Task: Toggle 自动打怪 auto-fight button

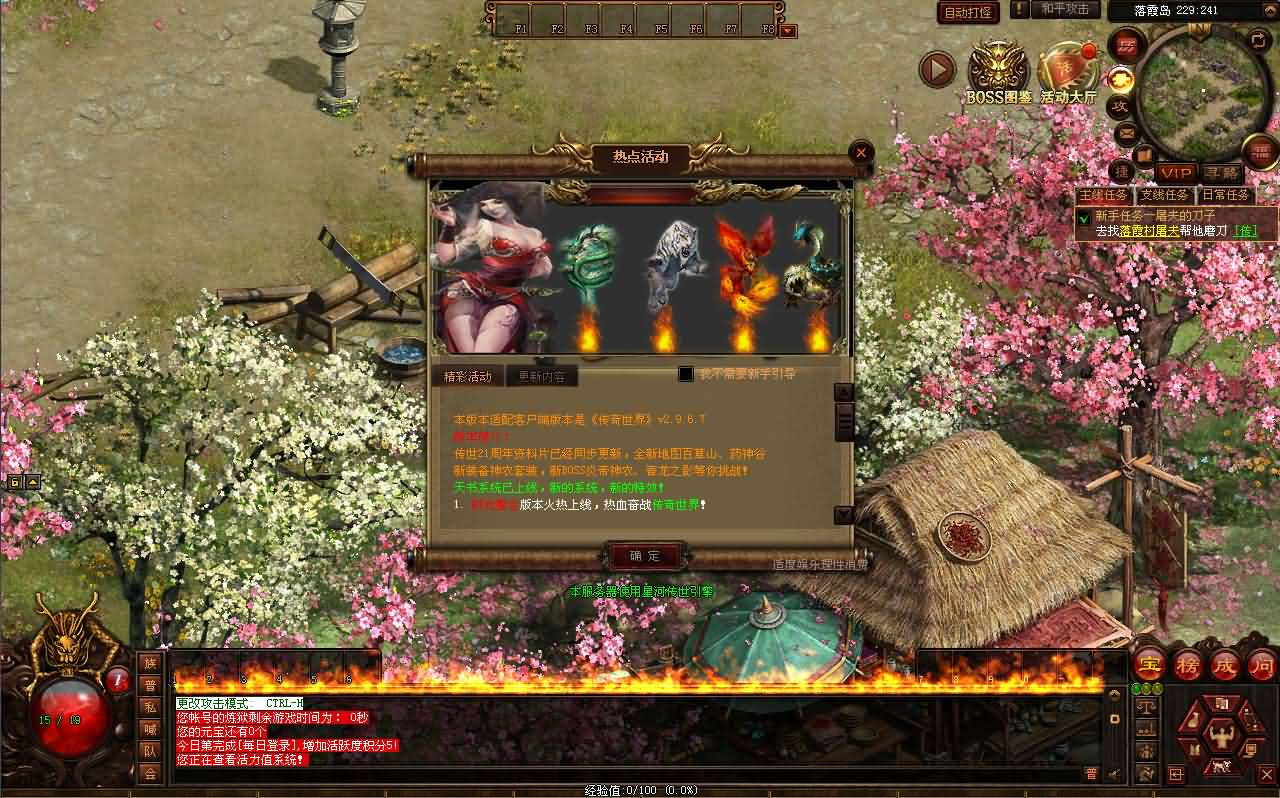Action: pos(968,12)
